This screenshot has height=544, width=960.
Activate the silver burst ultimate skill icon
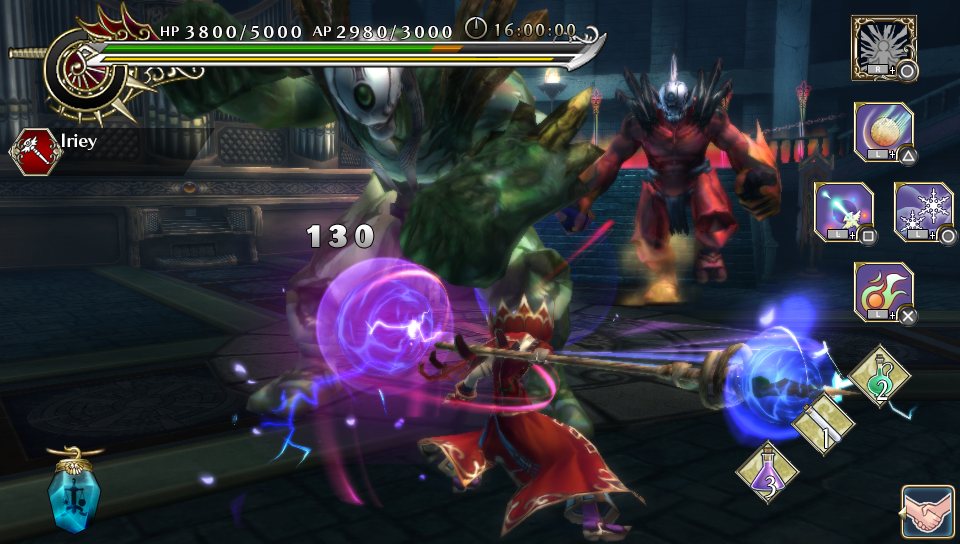[884, 46]
